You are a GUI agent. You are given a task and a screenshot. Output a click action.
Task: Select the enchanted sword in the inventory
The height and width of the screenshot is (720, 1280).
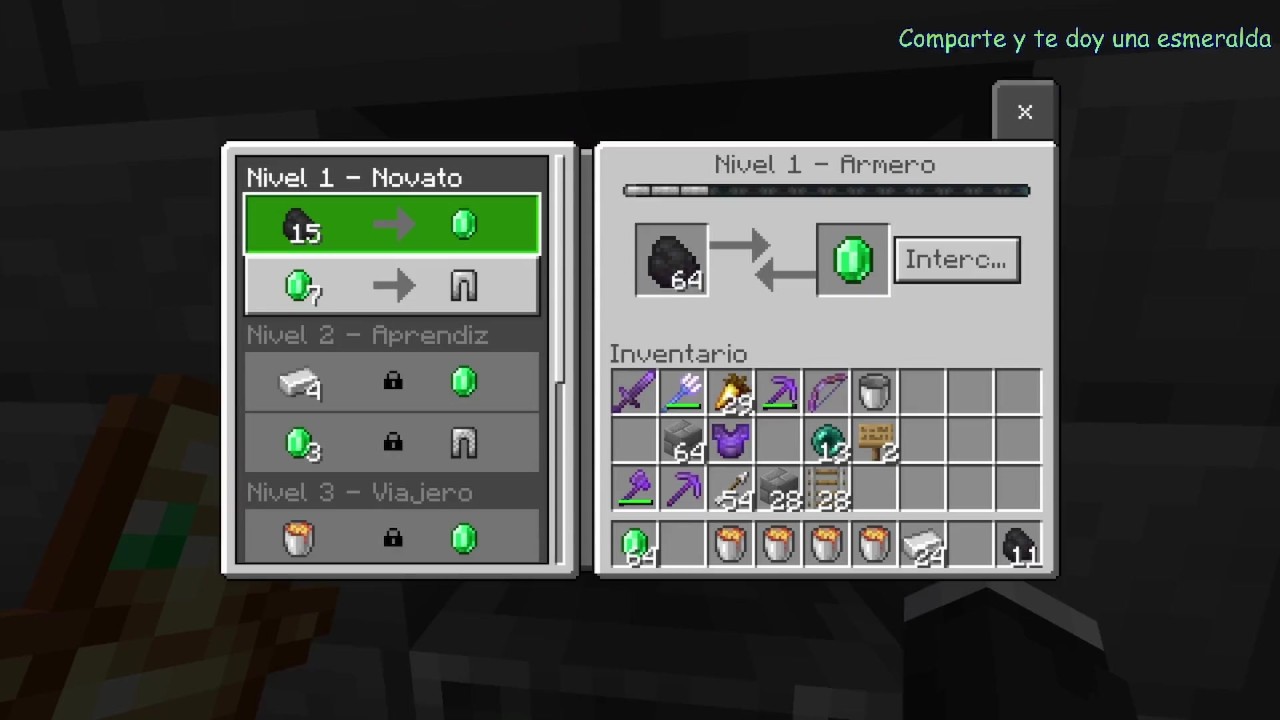[634, 392]
